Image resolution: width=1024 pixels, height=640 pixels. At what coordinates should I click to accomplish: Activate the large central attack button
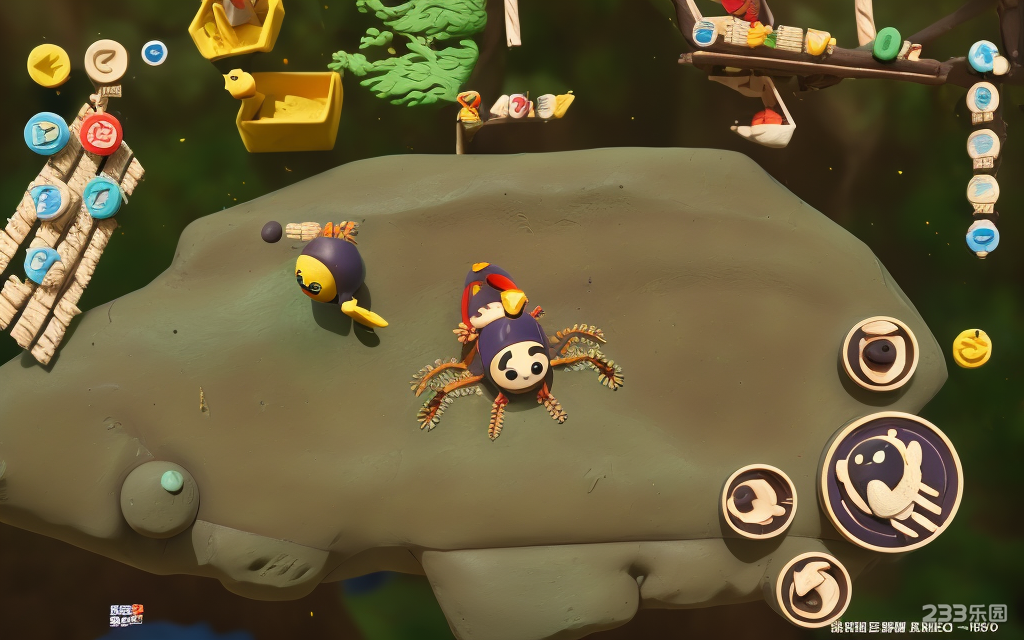tap(891, 481)
